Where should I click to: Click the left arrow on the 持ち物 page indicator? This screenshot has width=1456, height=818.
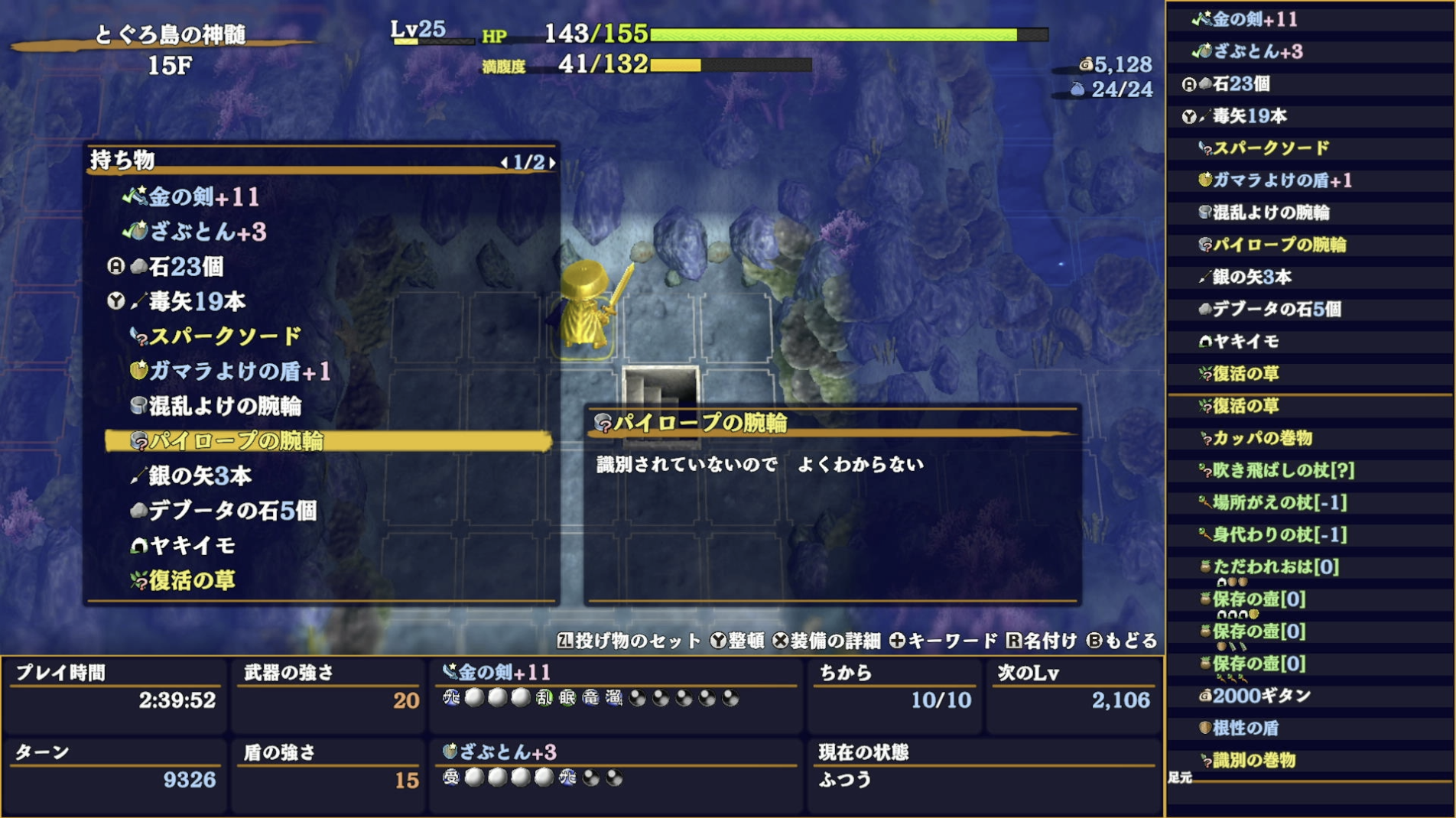505,163
